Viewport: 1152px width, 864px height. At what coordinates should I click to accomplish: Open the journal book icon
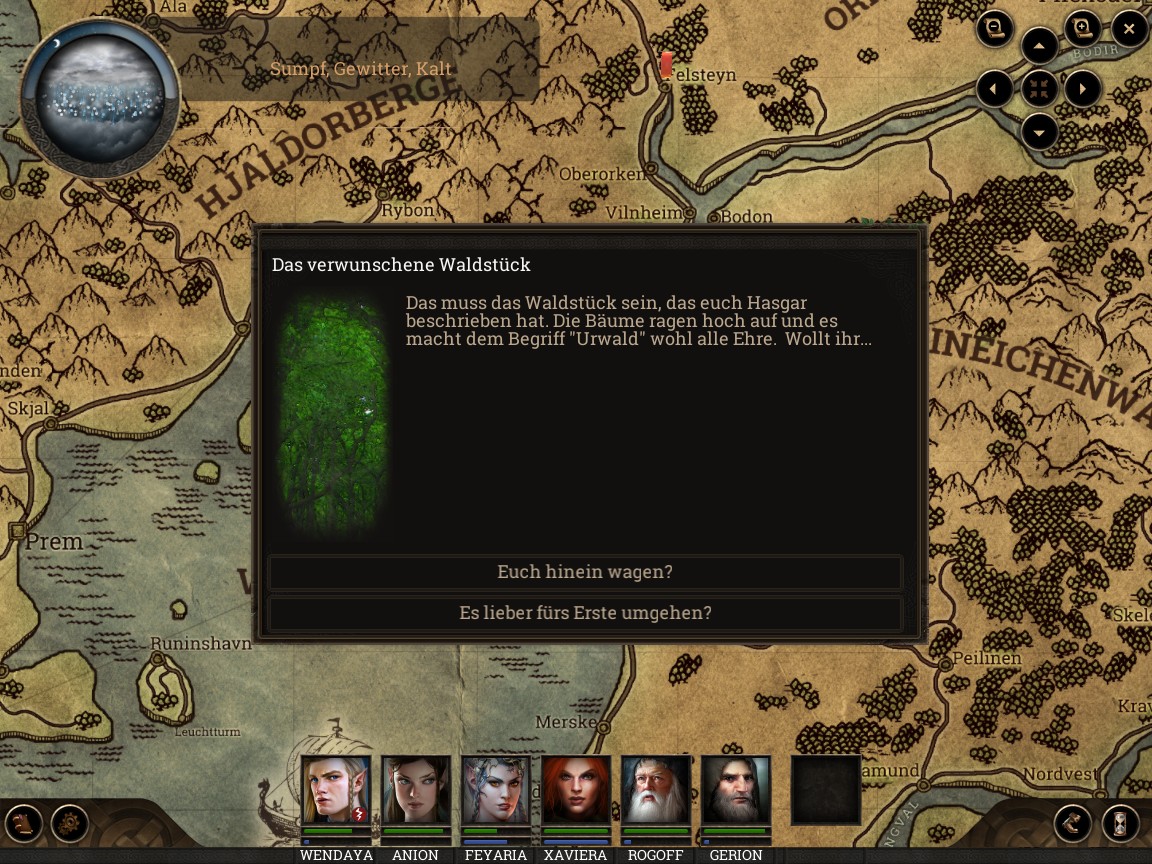click(x=25, y=824)
